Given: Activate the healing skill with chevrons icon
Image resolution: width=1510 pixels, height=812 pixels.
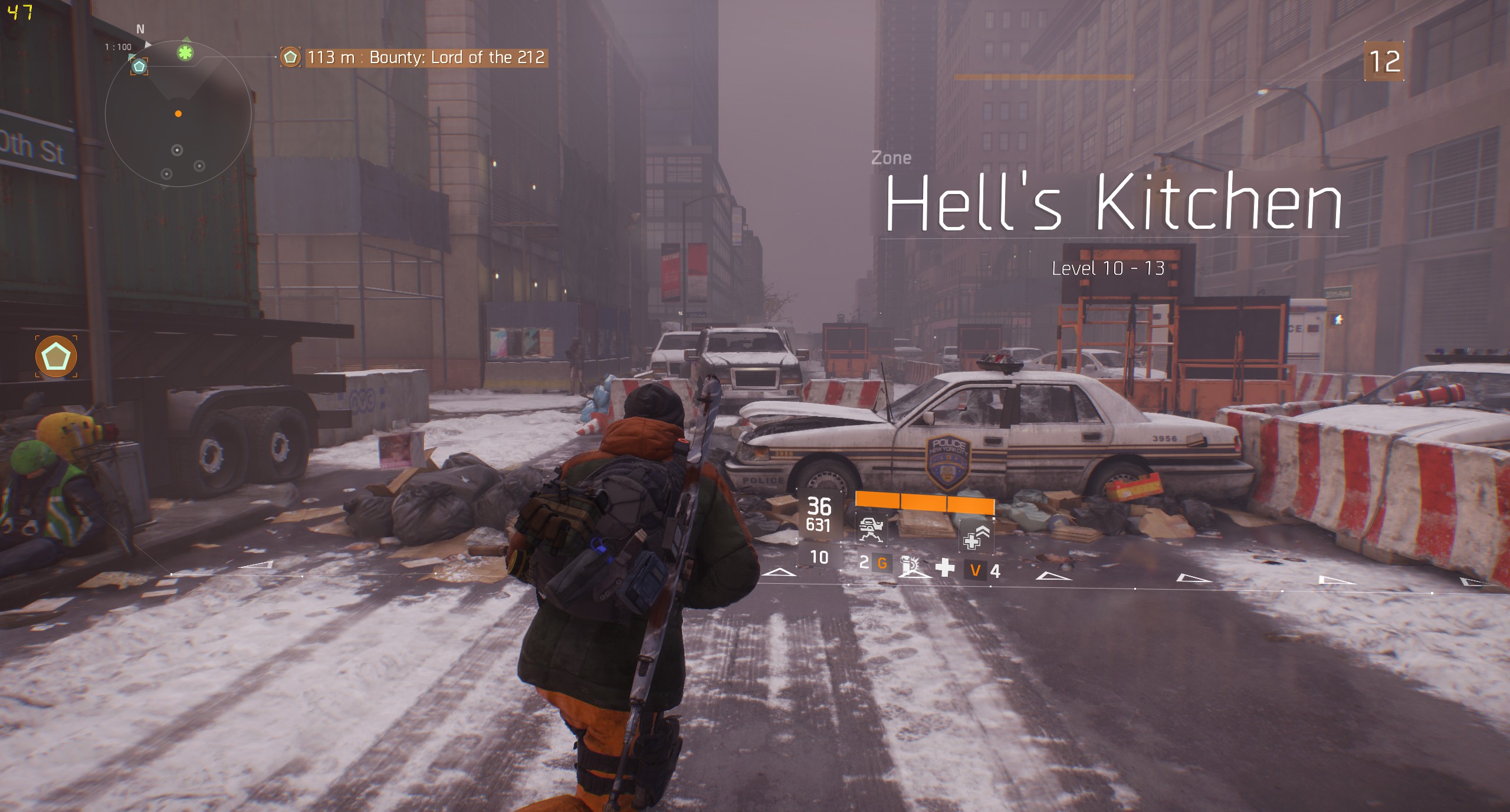Looking at the screenshot, I should tap(976, 537).
